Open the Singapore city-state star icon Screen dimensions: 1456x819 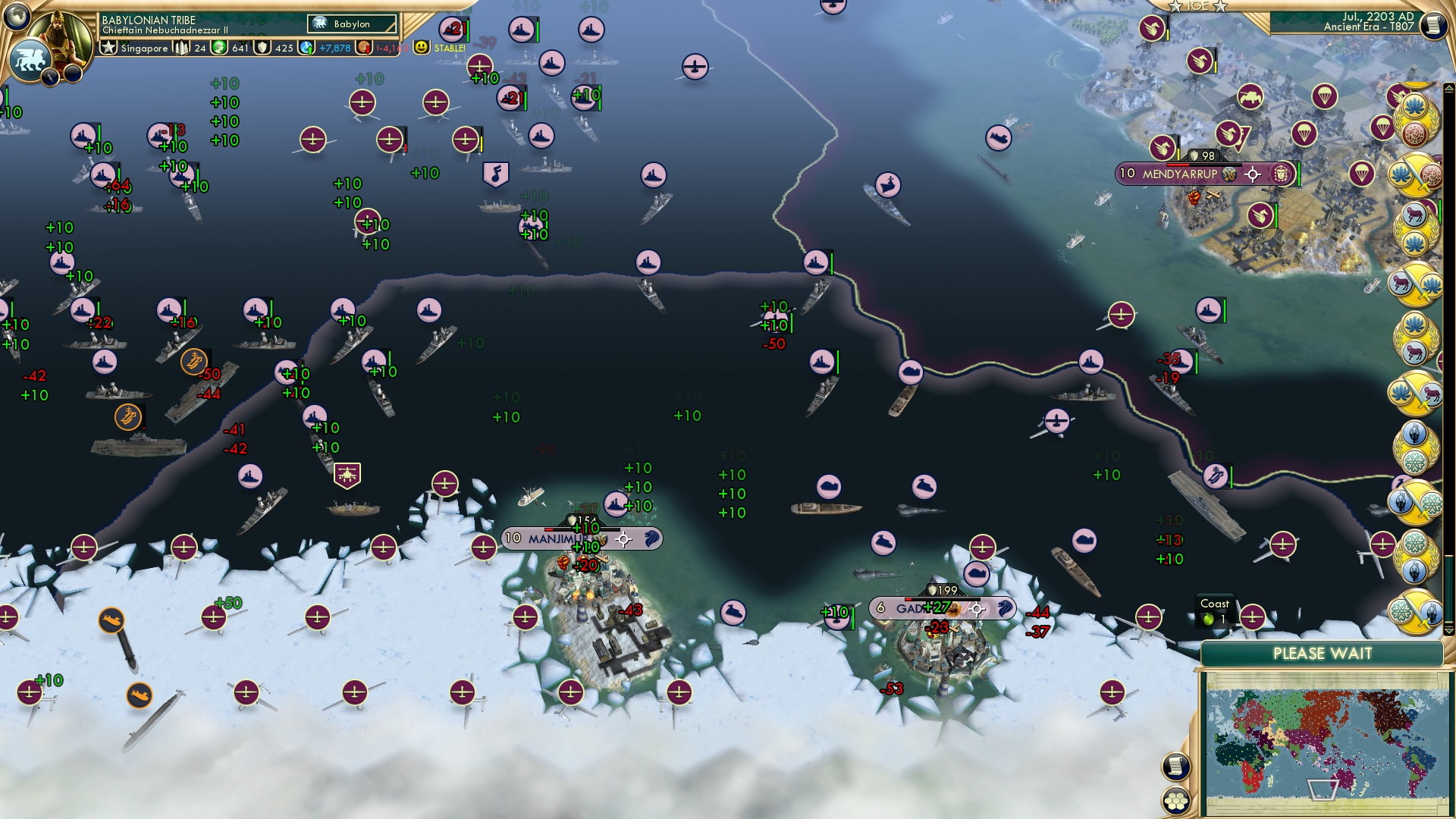pos(109,47)
